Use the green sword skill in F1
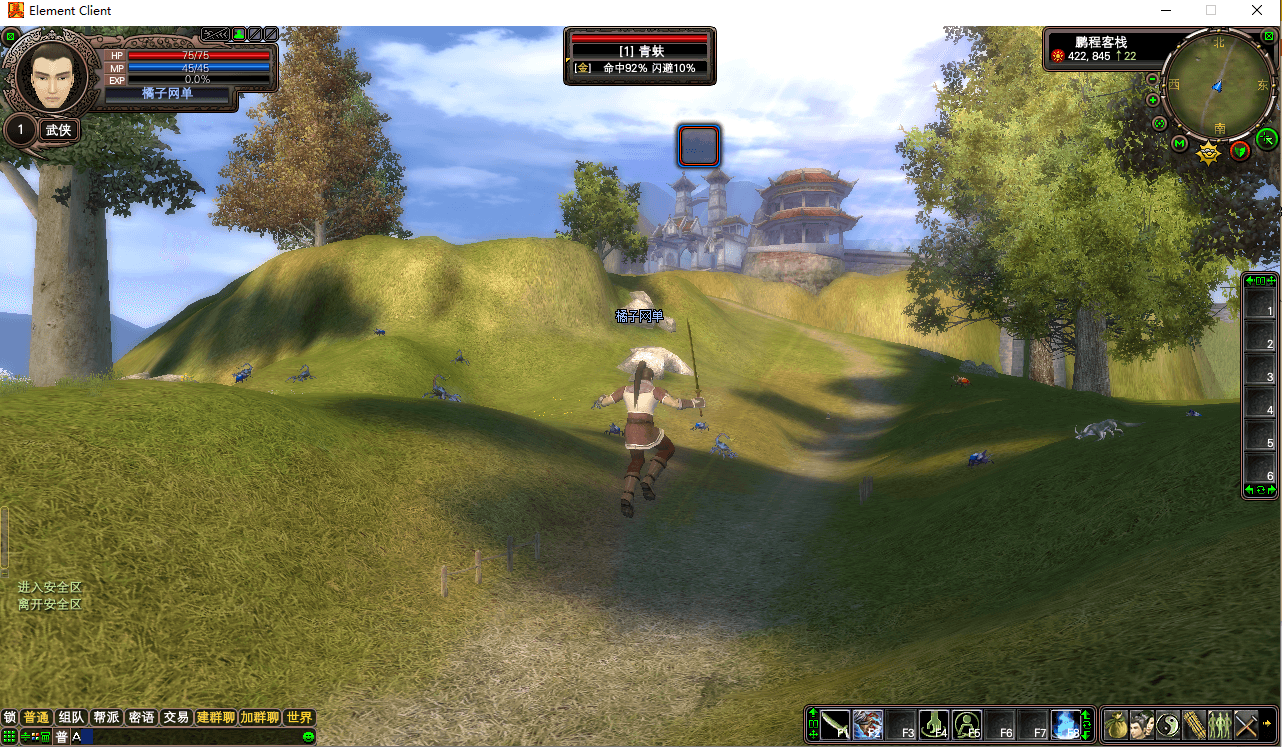 click(x=835, y=724)
